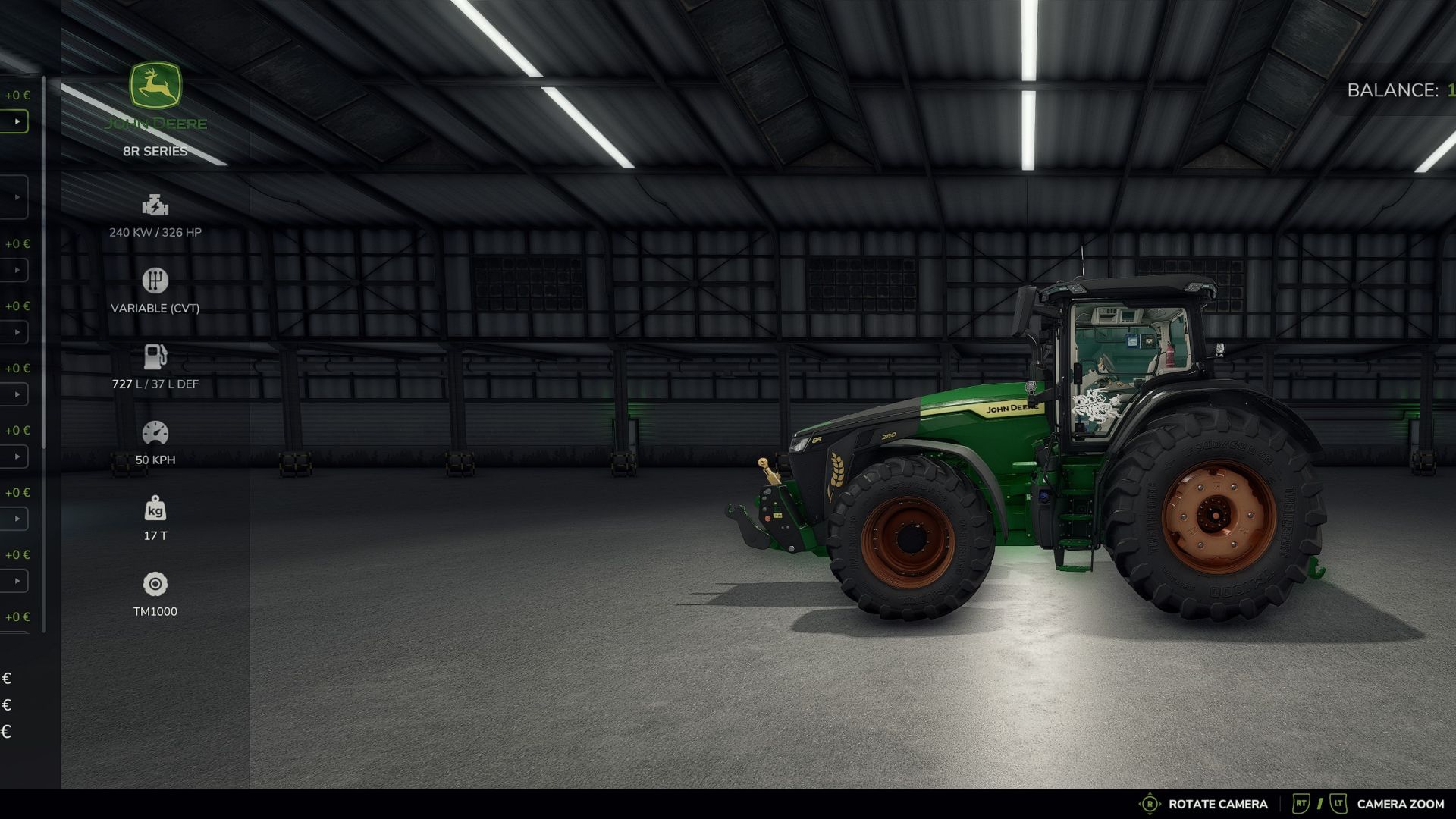Screen dimensions: 1456x819
Task: Click the fuel capacity pump icon
Action: click(x=155, y=356)
